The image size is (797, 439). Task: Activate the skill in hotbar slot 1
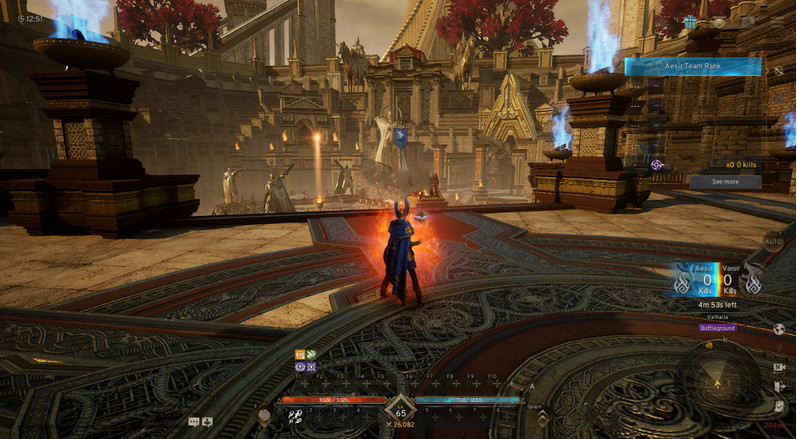296,417
